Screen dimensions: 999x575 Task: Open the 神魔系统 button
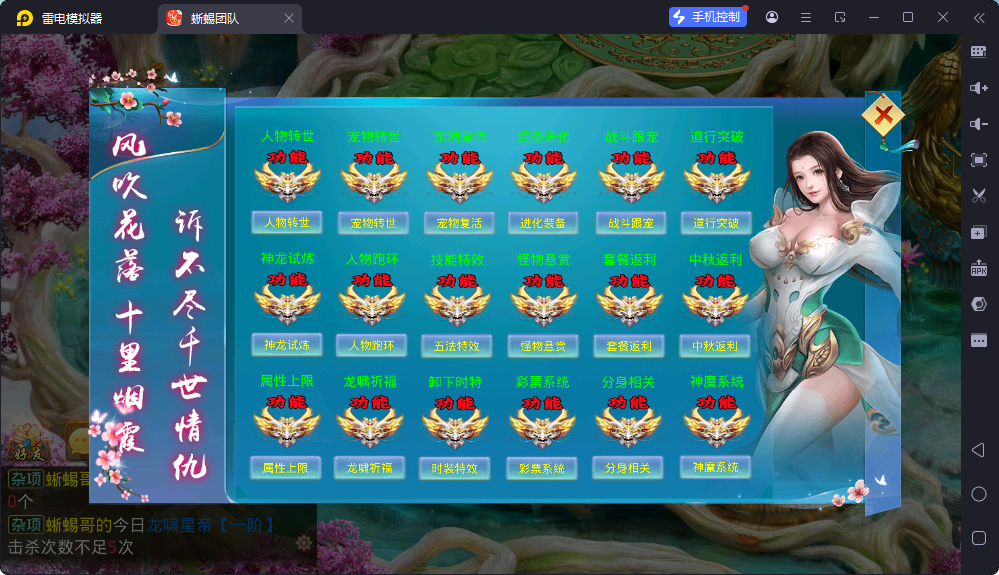[x=716, y=466]
